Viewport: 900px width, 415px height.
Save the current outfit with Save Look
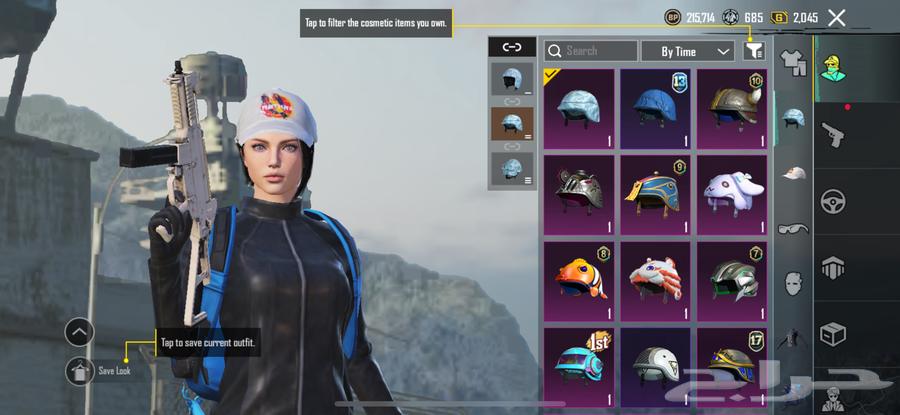[x=81, y=372]
